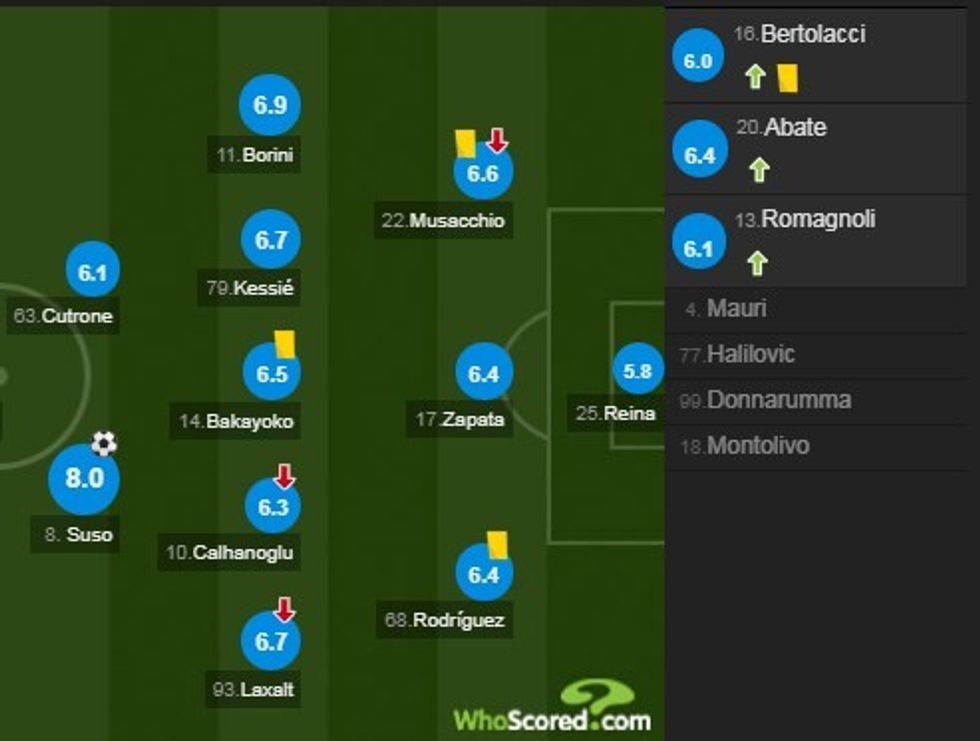The image size is (980, 741).
Task: Open Borini's 6.9 rating marker
Action: click(270, 105)
